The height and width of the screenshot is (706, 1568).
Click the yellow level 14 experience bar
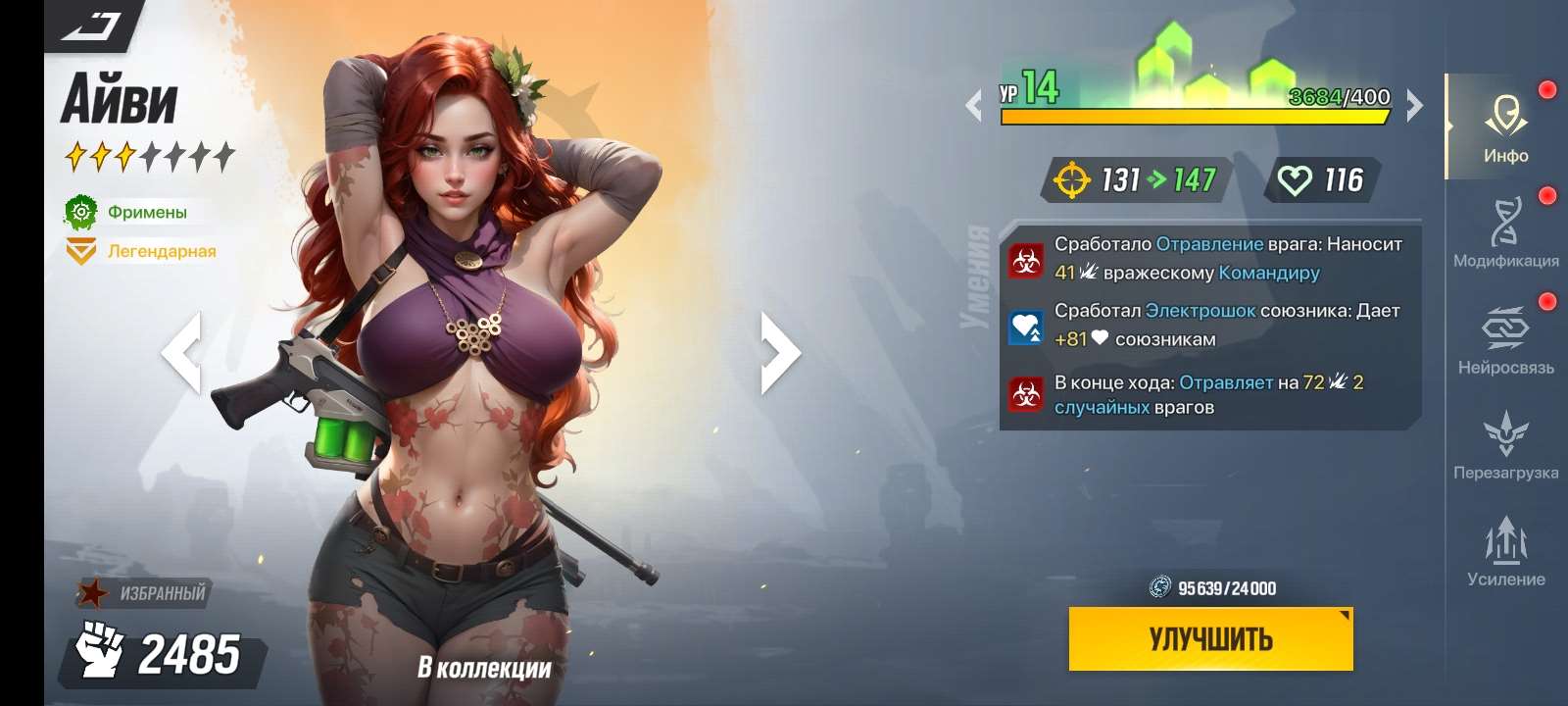[x=1191, y=118]
